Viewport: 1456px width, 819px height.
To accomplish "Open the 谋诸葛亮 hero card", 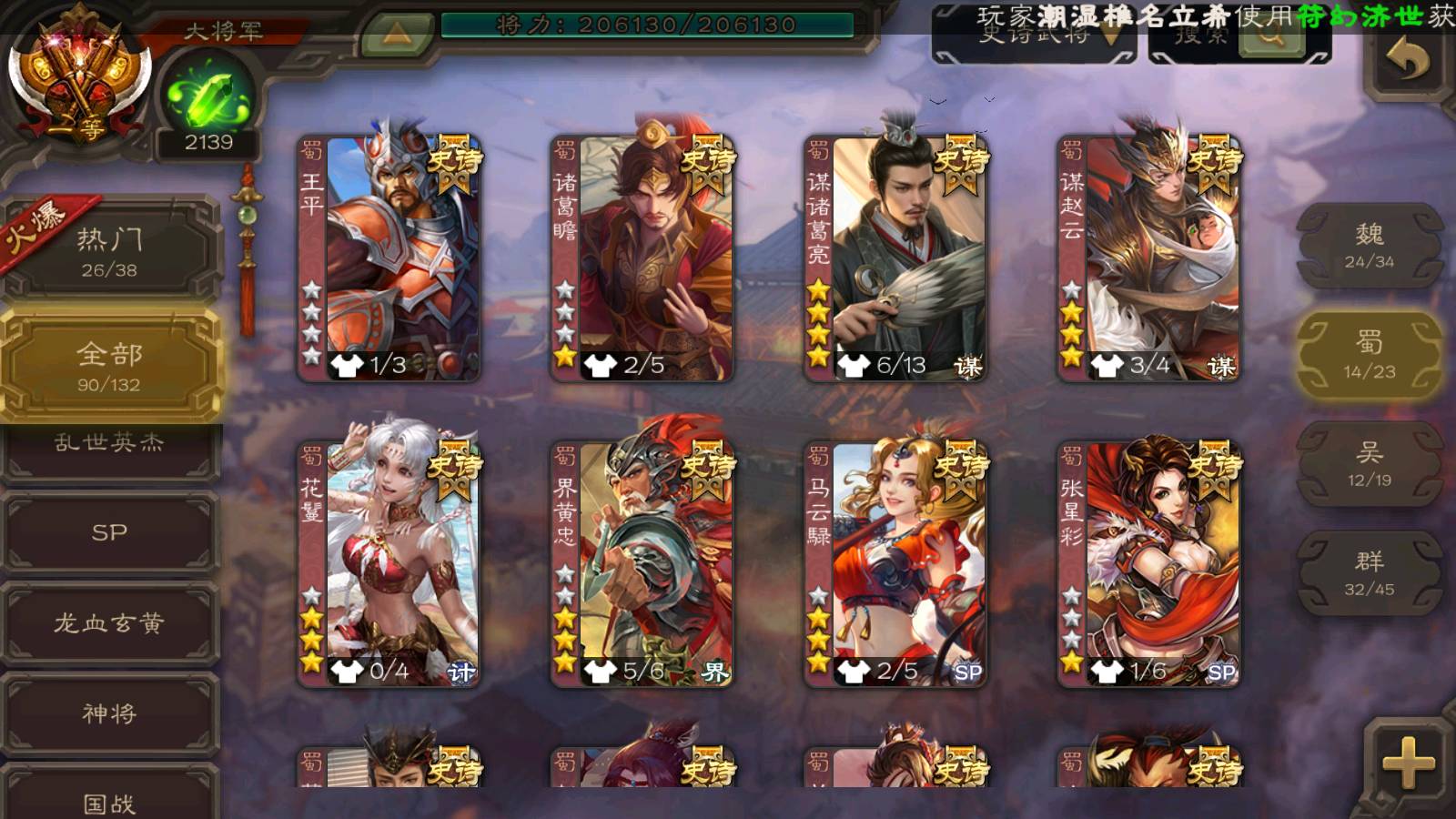I will (x=895, y=258).
